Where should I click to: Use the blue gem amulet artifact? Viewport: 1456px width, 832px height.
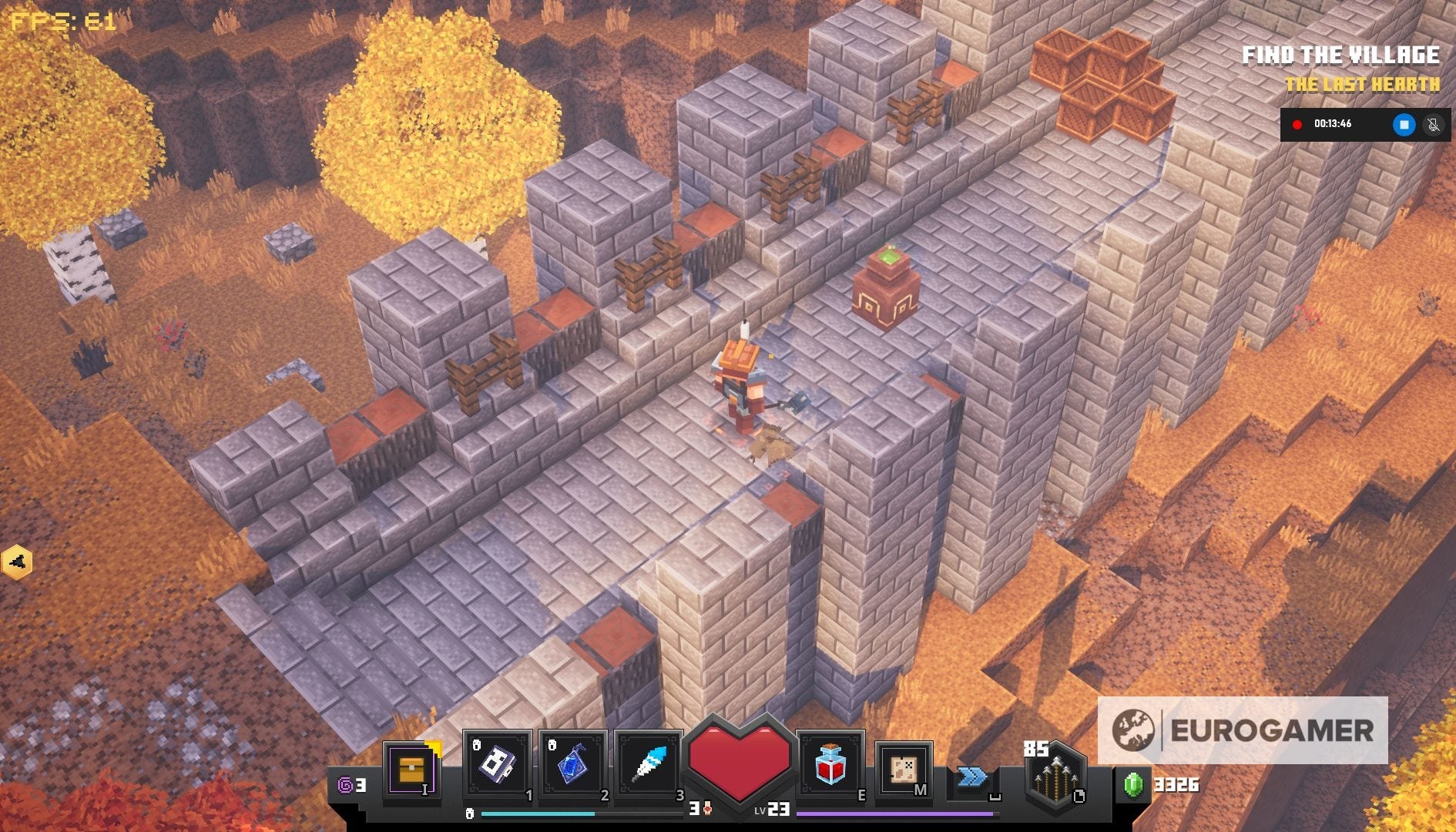click(x=572, y=766)
